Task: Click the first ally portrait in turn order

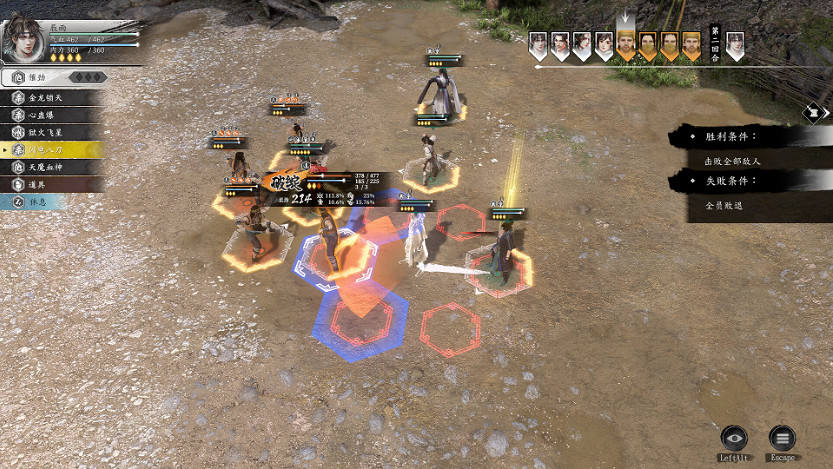Action: (x=538, y=45)
